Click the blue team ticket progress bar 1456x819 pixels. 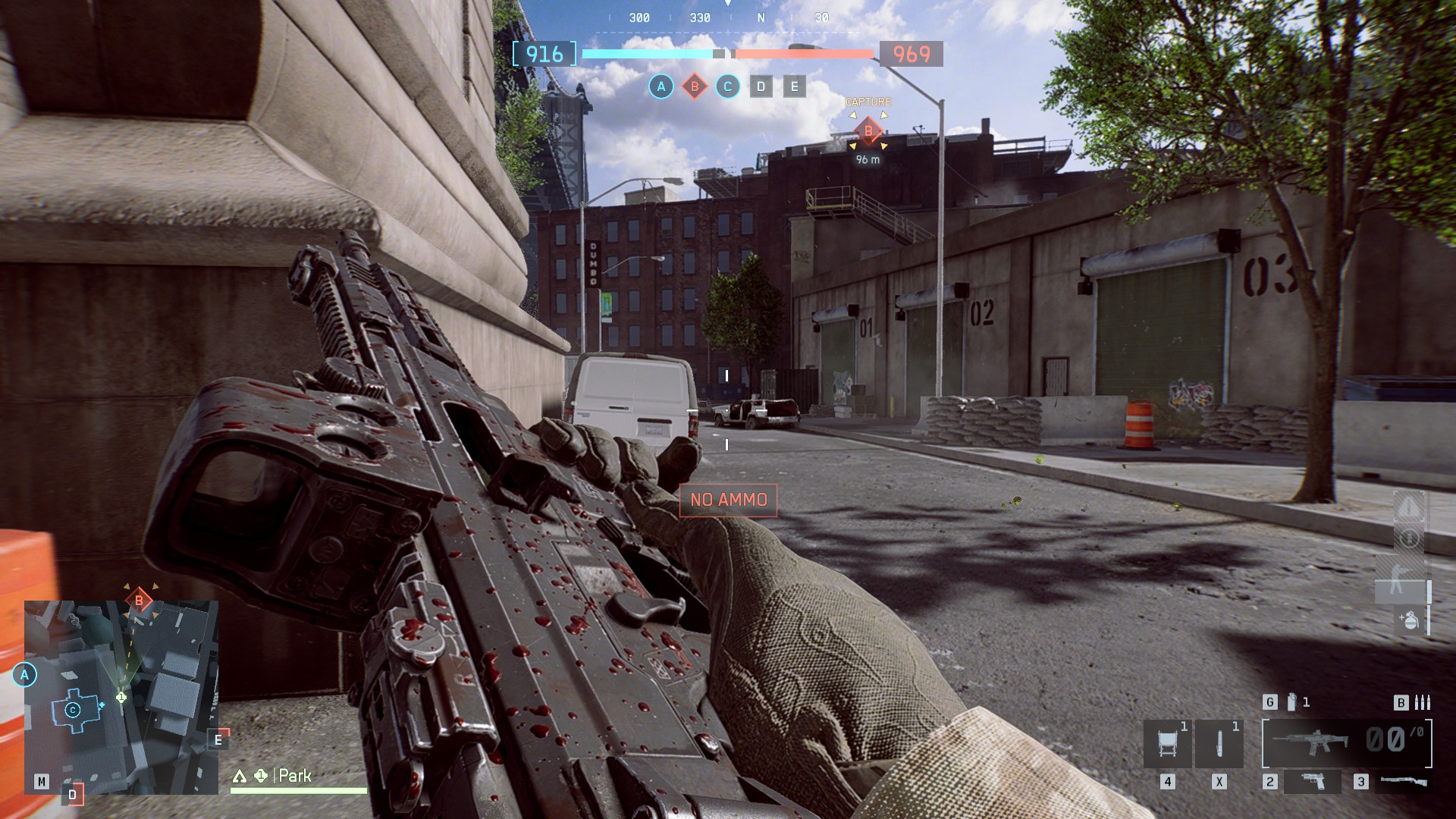click(648, 54)
